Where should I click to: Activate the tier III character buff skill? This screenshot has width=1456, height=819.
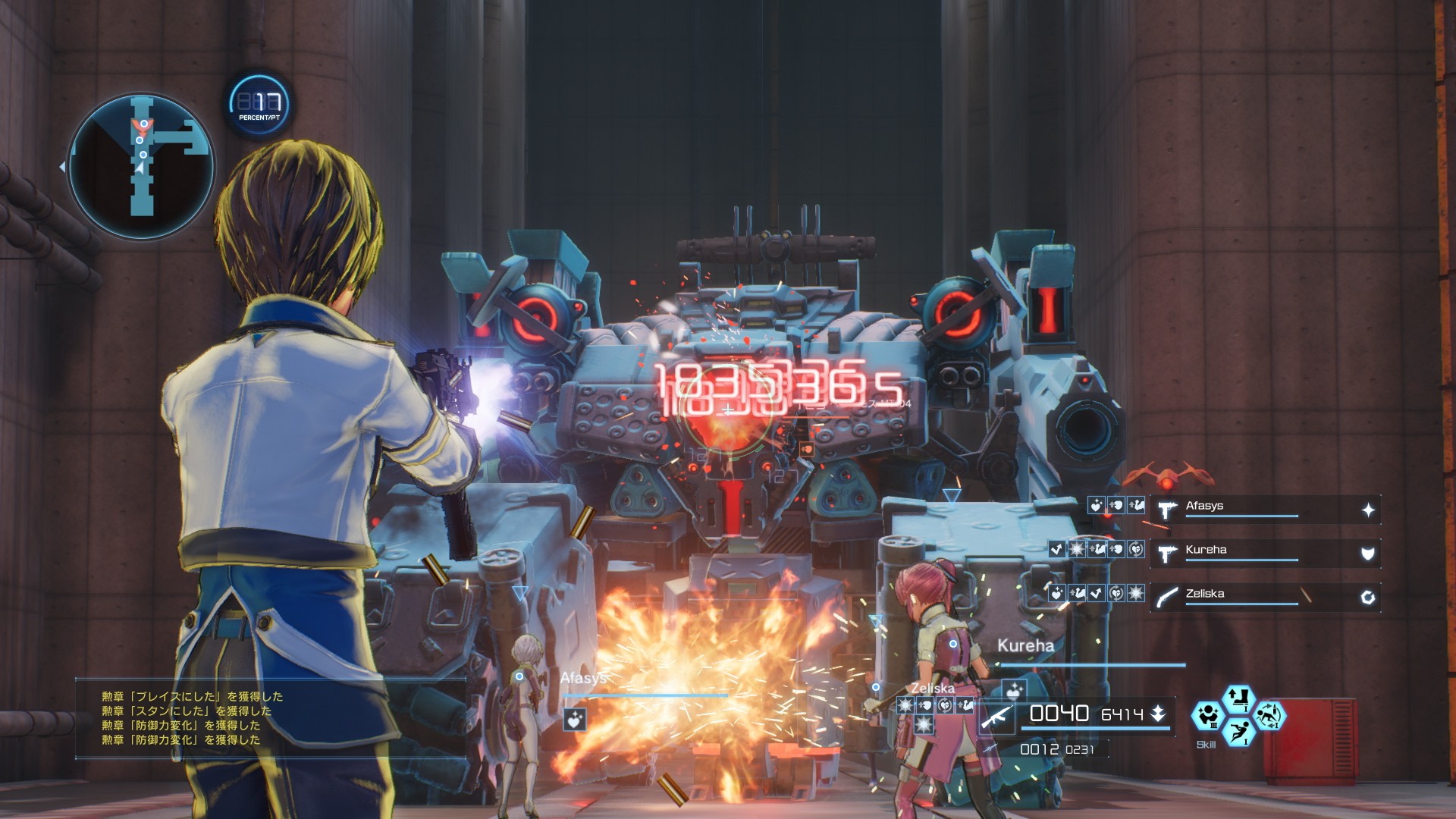pyautogui.click(x=1207, y=716)
